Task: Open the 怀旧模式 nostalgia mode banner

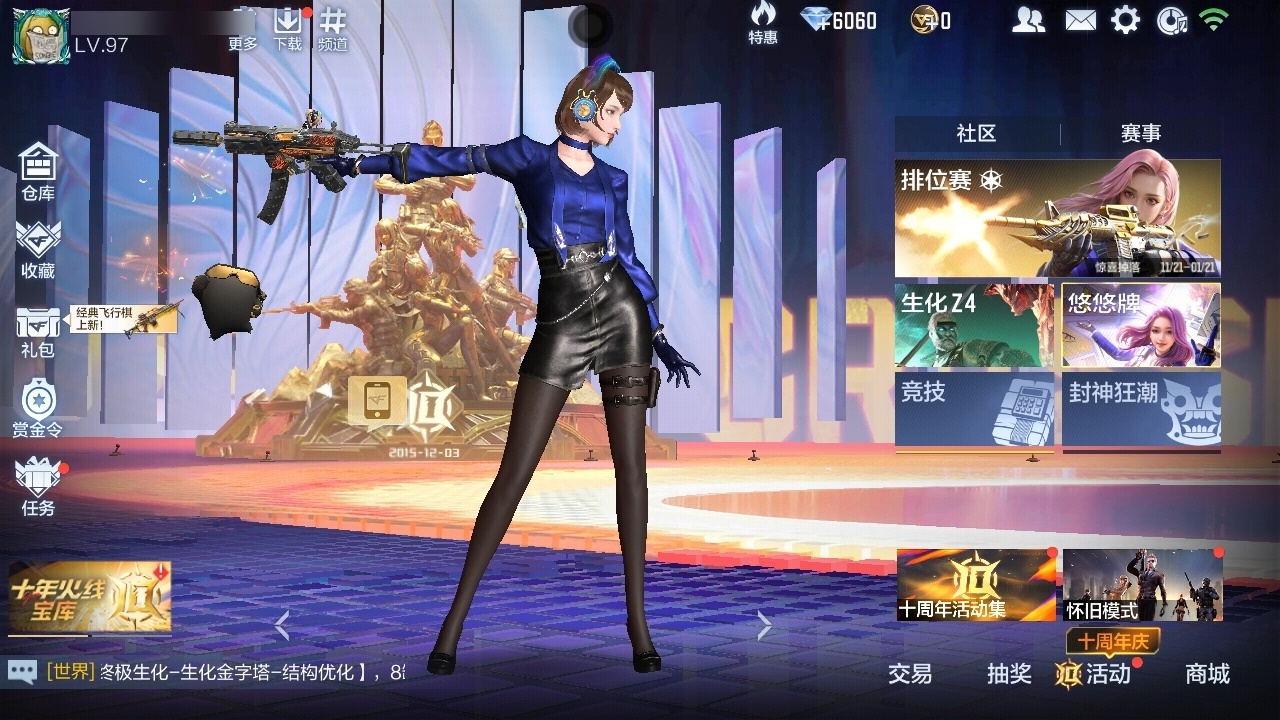Action: click(x=1142, y=585)
